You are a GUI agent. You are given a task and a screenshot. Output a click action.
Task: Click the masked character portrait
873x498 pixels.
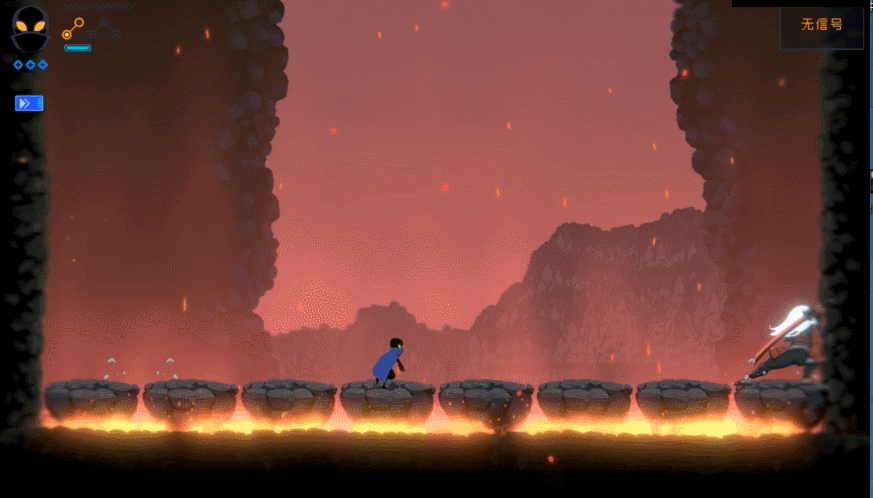(x=29, y=27)
